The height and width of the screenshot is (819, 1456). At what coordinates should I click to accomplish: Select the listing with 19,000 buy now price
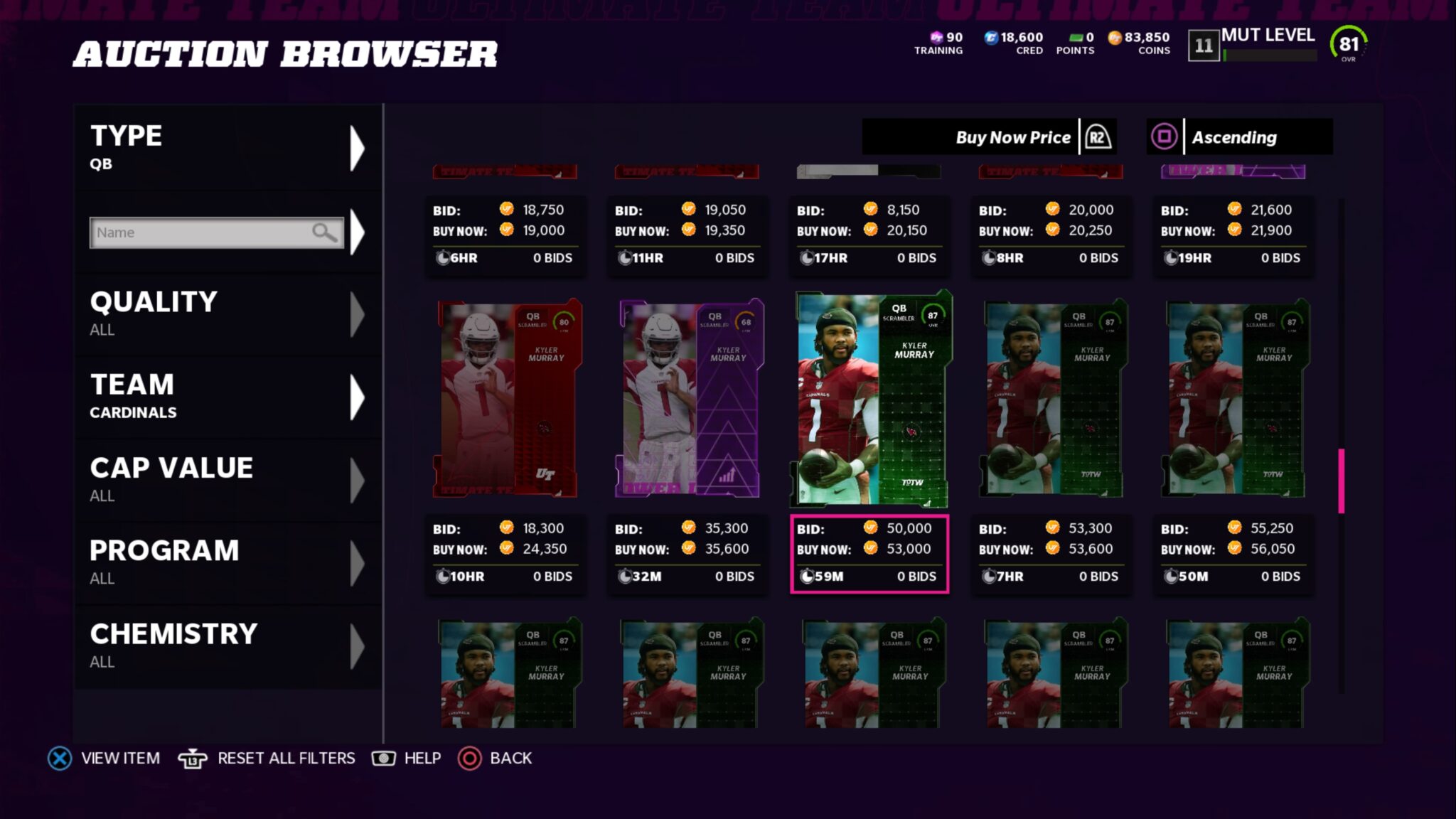[x=505, y=232]
